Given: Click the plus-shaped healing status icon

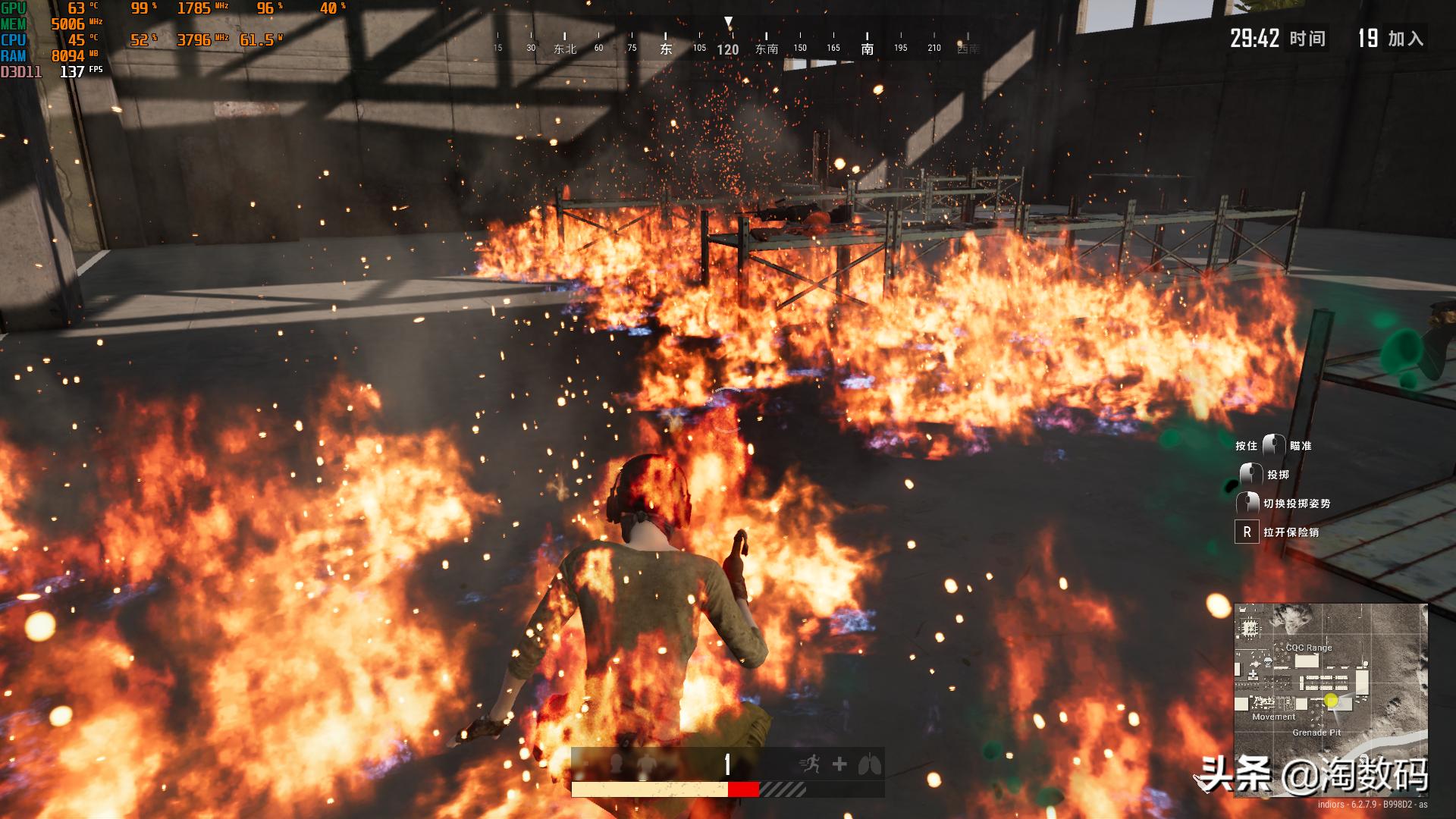Looking at the screenshot, I should point(839,764).
